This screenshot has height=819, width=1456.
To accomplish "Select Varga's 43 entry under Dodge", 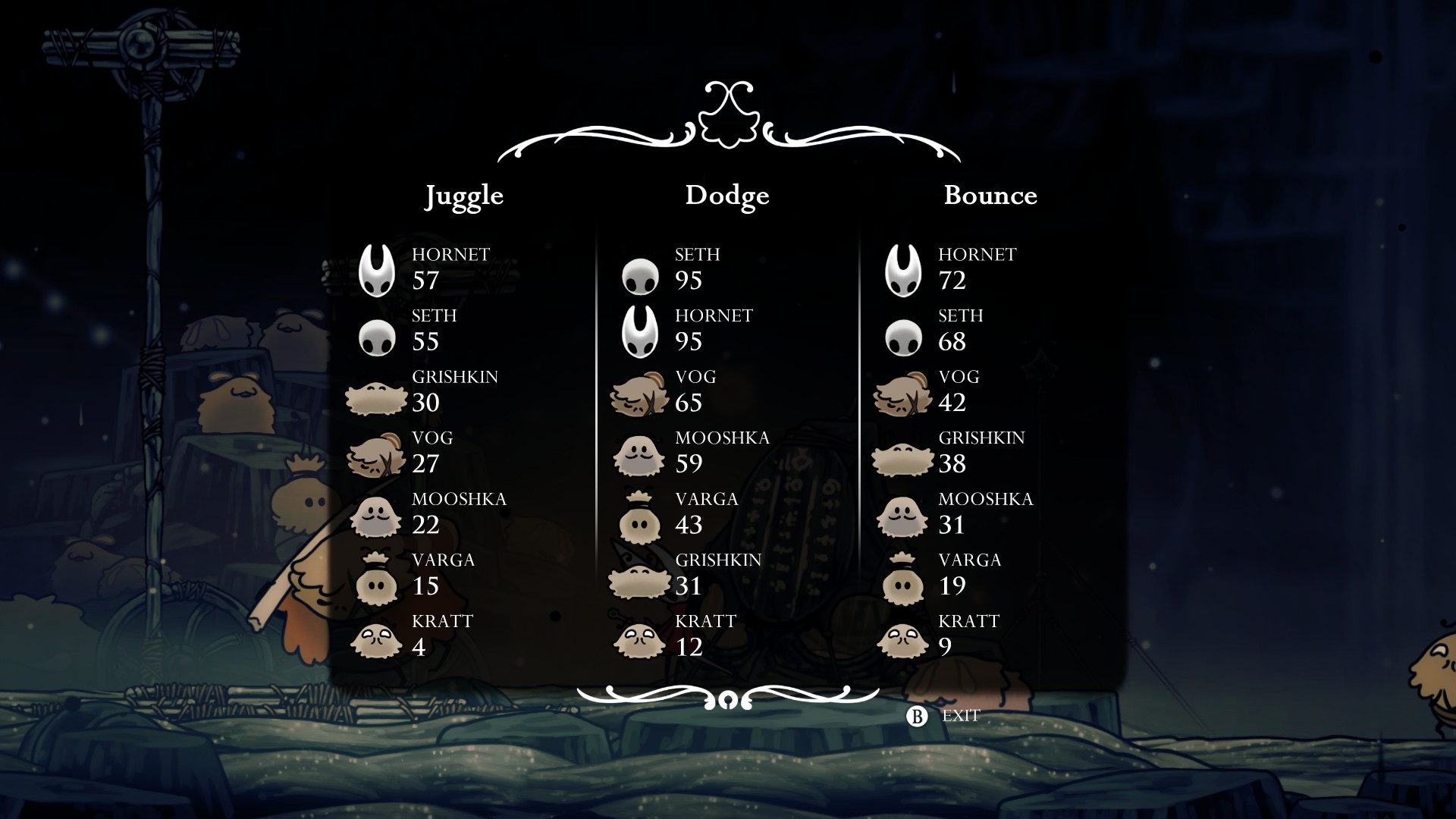I will (x=689, y=513).
